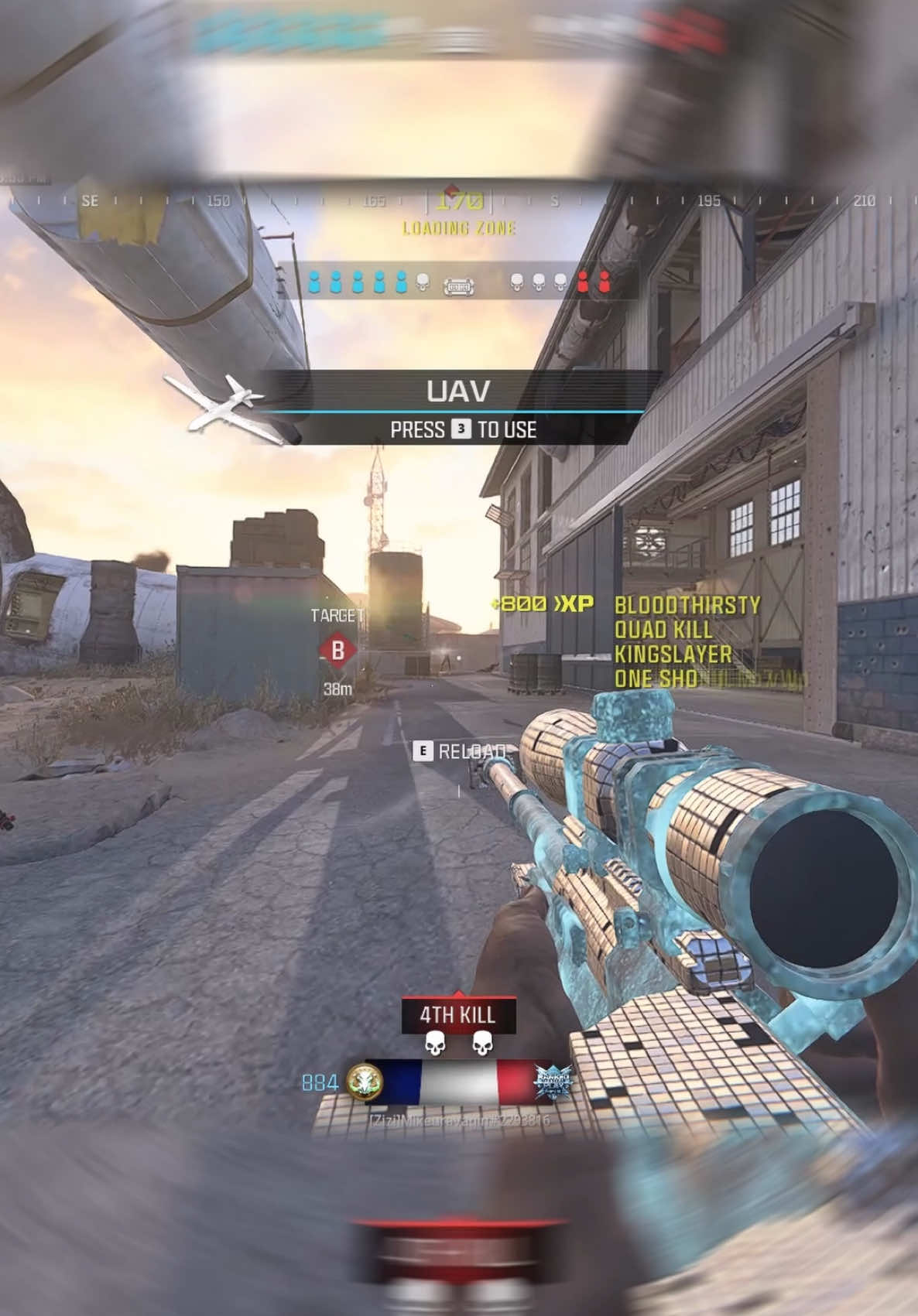Select the red B target marker
Screen dimensions: 918x1316
tap(337, 650)
